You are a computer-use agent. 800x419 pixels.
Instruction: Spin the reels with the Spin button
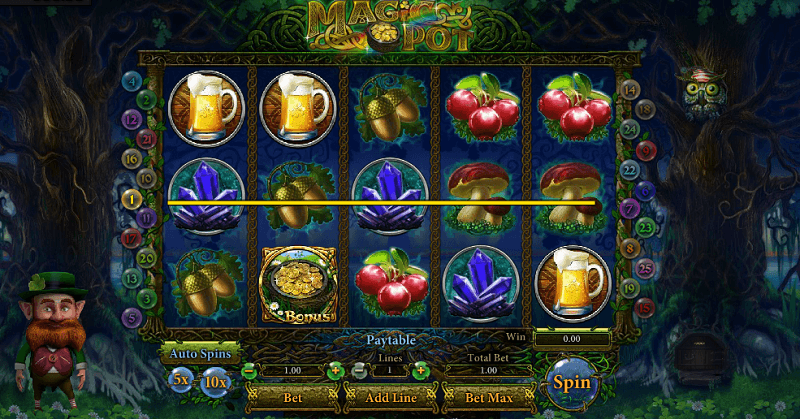571,382
